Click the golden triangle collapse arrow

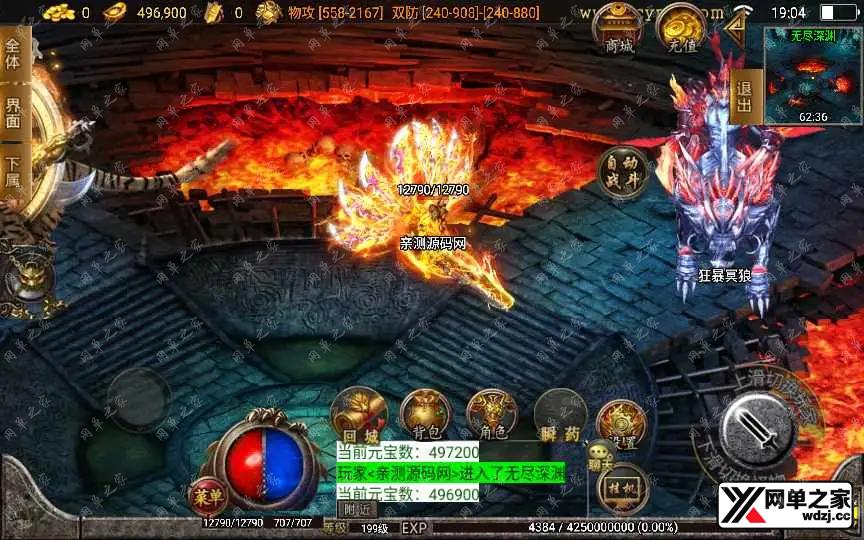pyautogui.click(x=738, y=27)
